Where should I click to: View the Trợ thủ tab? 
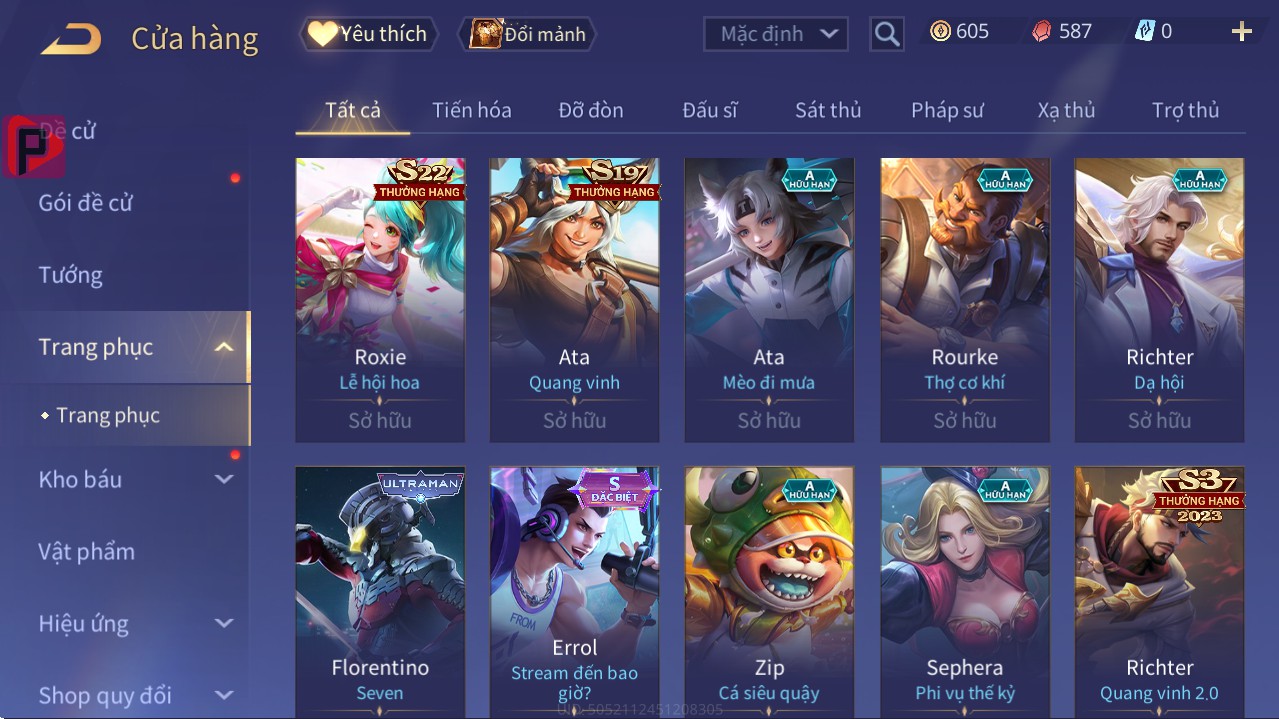coord(1185,110)
